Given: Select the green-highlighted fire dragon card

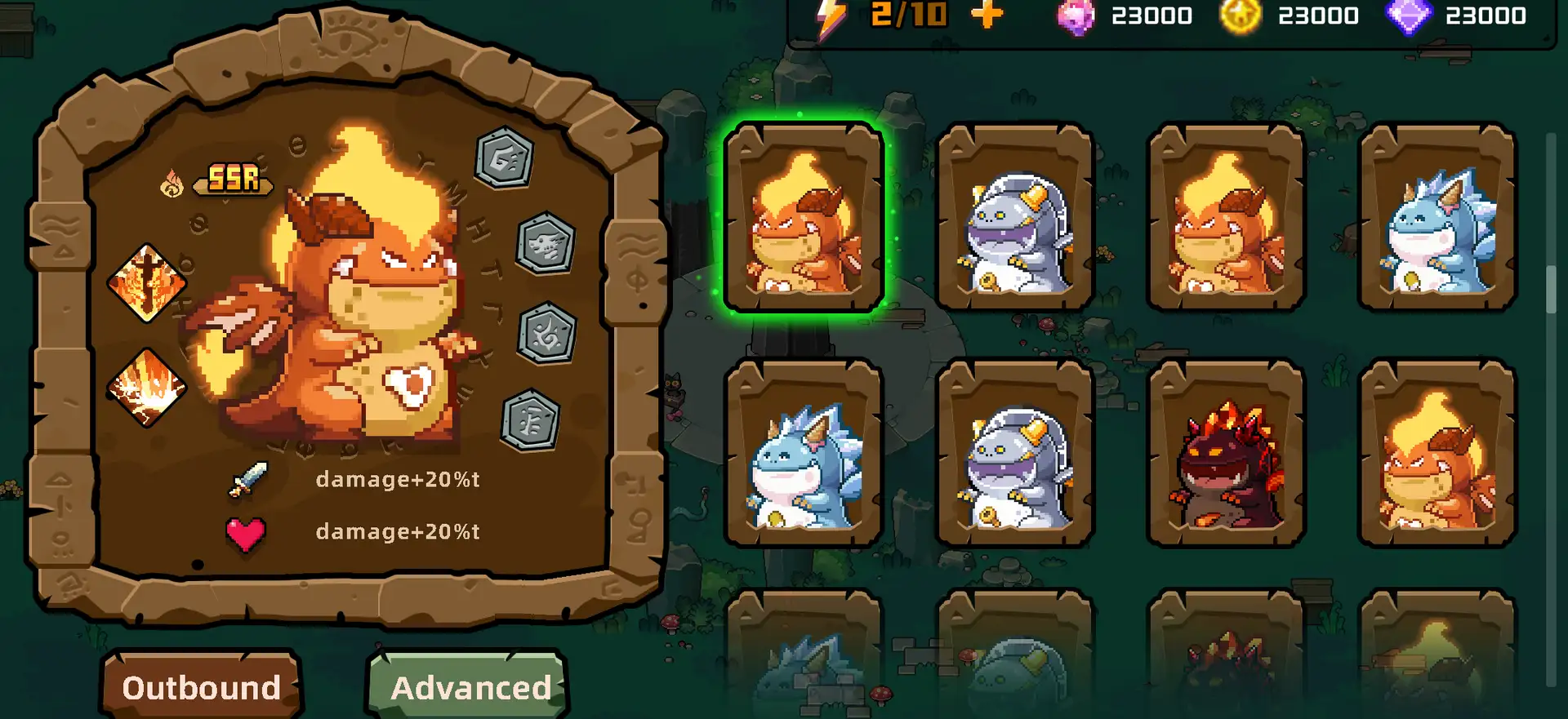Looking at the screenshot, I should click(804, 218).
